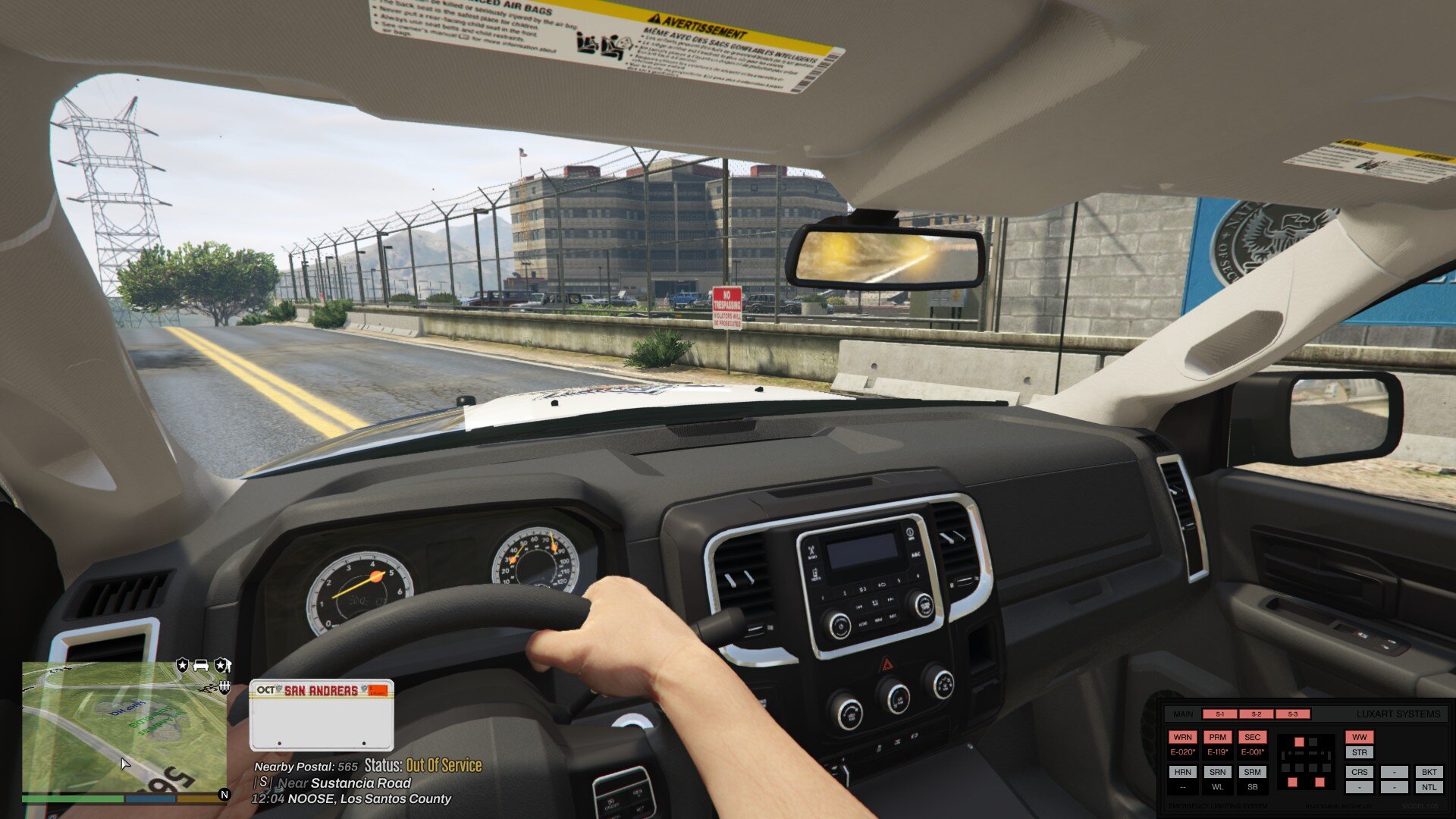Toggle the WRN warning button
The height and width of the screenshot is (819, 1456).
click(x=1182, y=737)
